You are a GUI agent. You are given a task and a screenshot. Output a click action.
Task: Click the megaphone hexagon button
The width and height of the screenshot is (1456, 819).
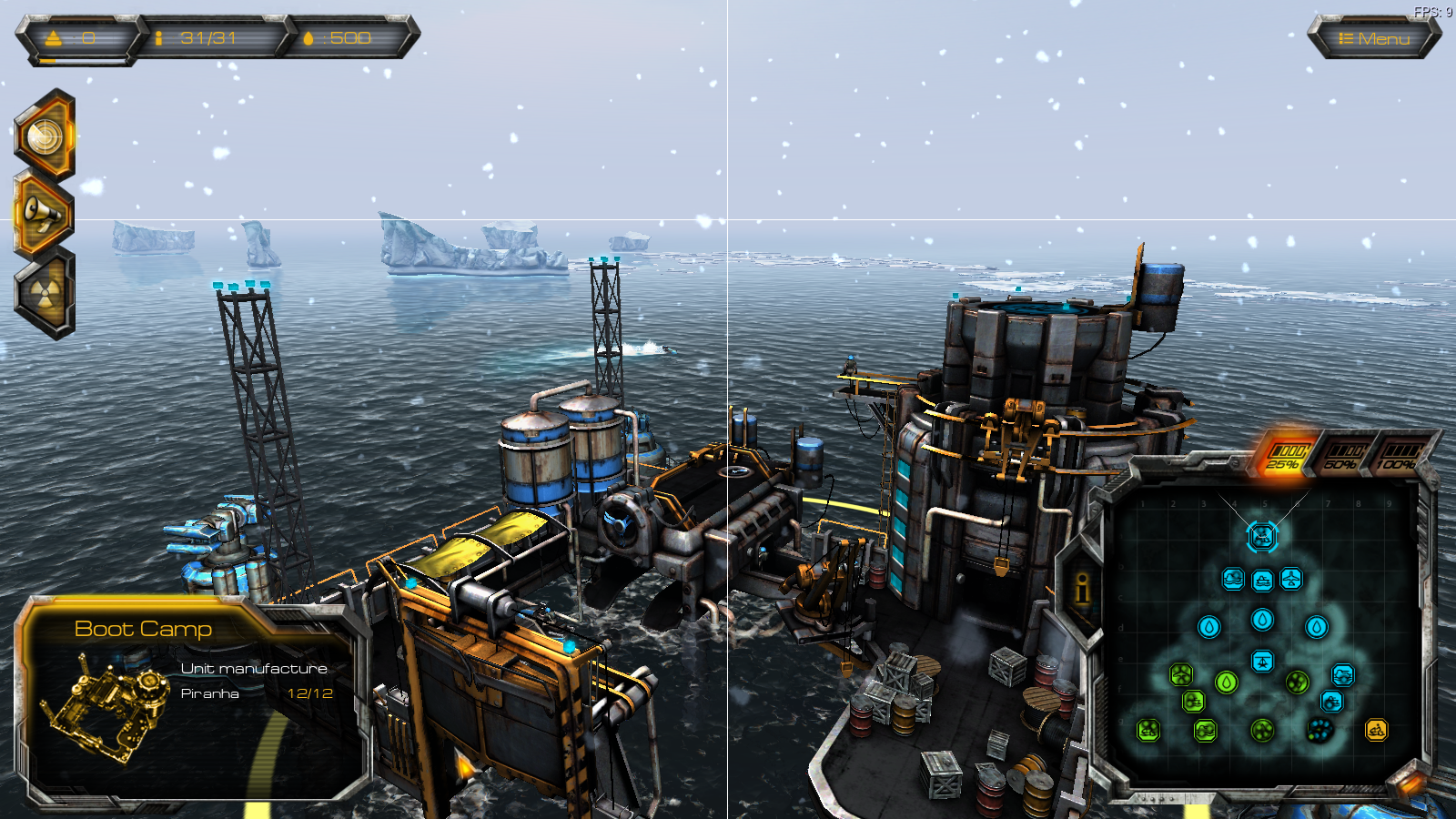coord(43,213)
